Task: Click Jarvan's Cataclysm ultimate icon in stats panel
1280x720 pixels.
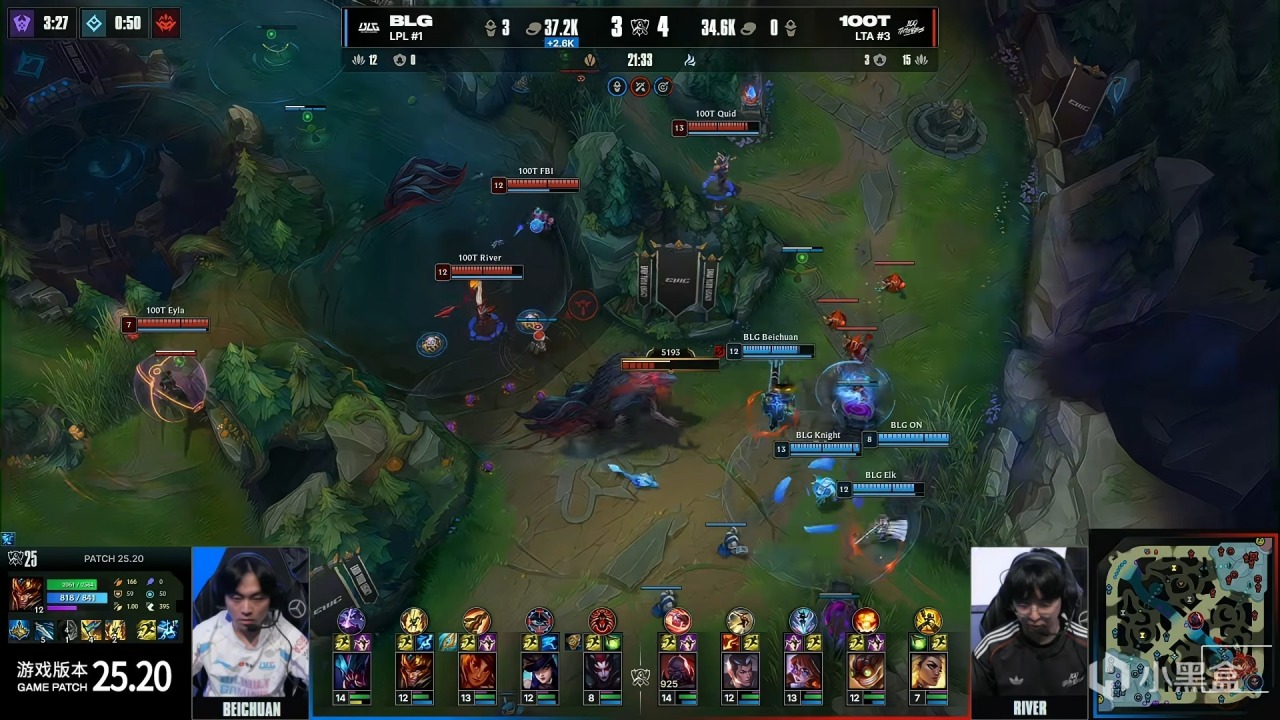Action: 114,630
